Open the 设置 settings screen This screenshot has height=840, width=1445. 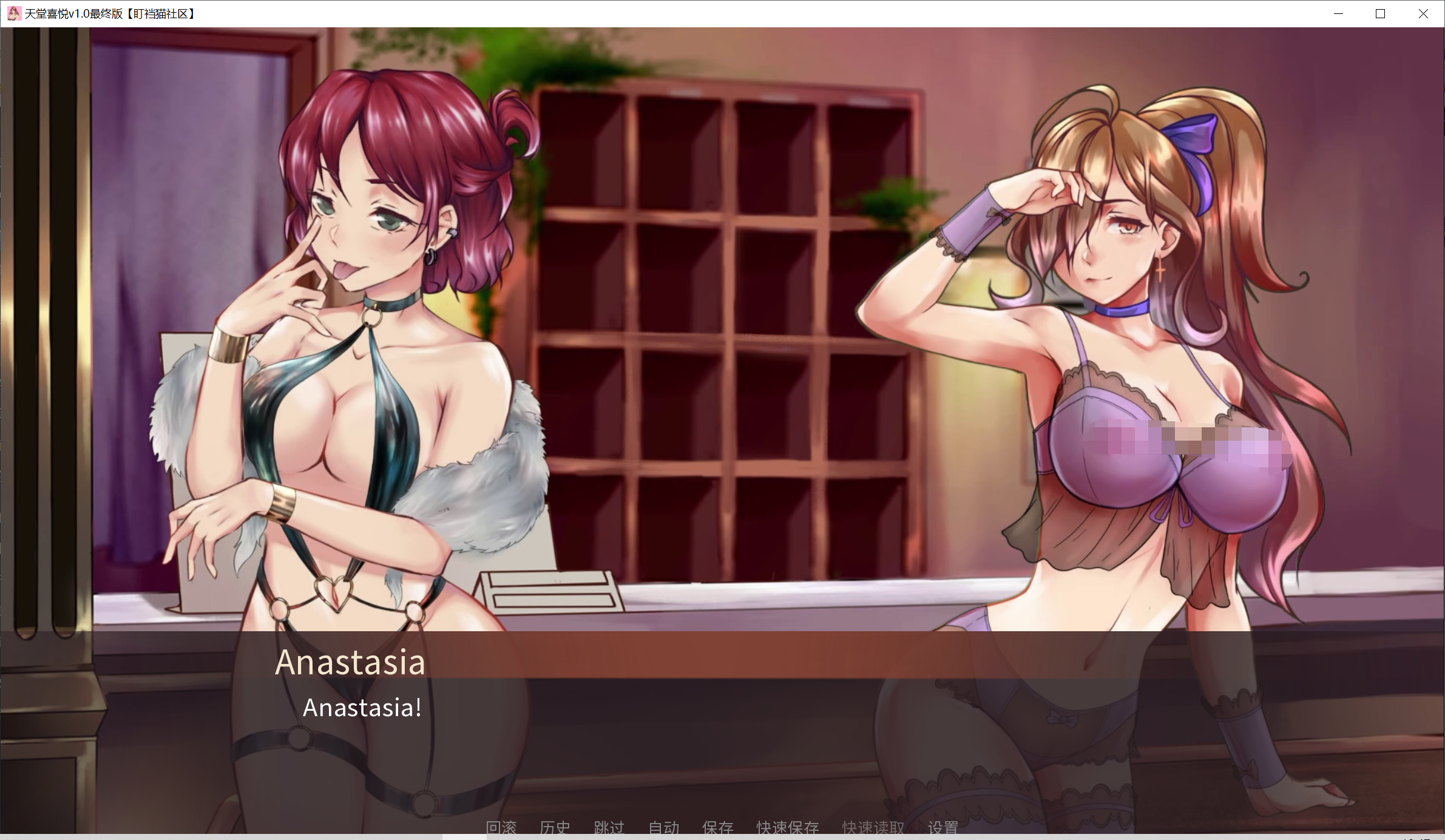click(x=943, y=827)
